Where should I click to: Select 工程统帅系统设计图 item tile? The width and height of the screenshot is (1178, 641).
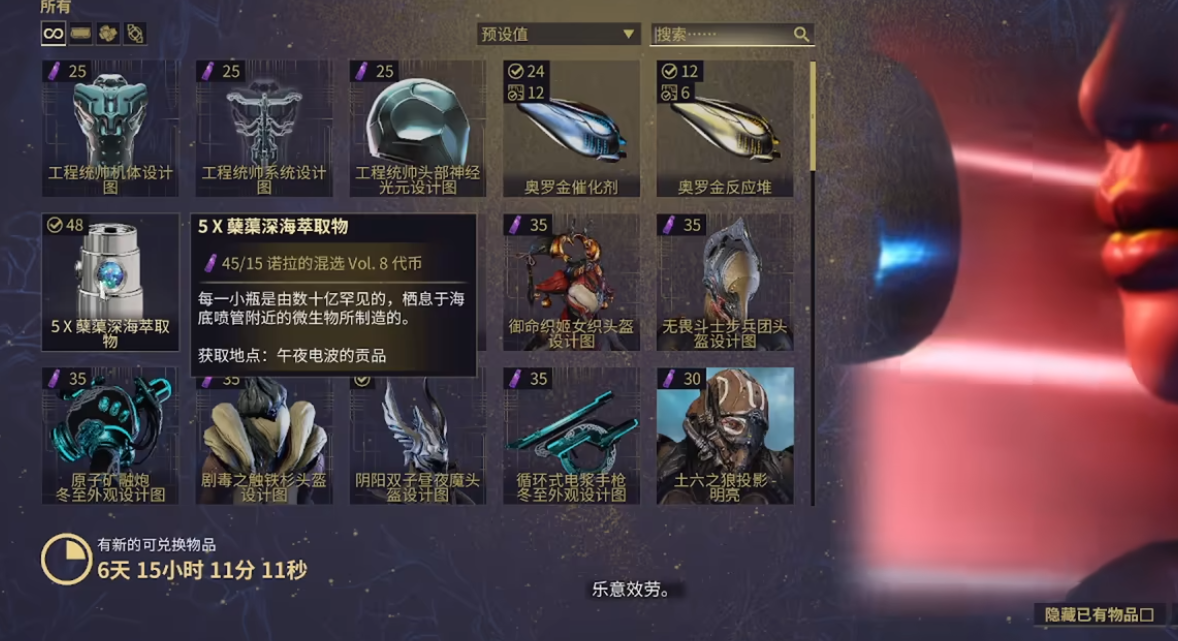(x=264, y=128)
